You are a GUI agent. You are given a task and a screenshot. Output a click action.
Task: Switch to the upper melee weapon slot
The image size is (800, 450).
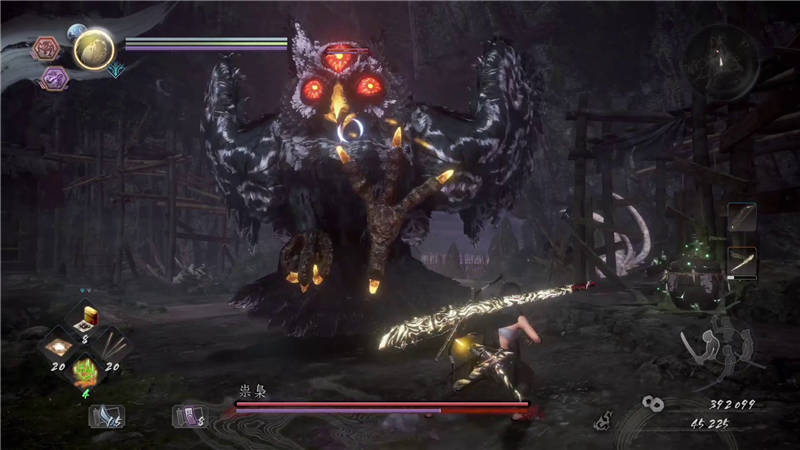click(x=742, y=219)
